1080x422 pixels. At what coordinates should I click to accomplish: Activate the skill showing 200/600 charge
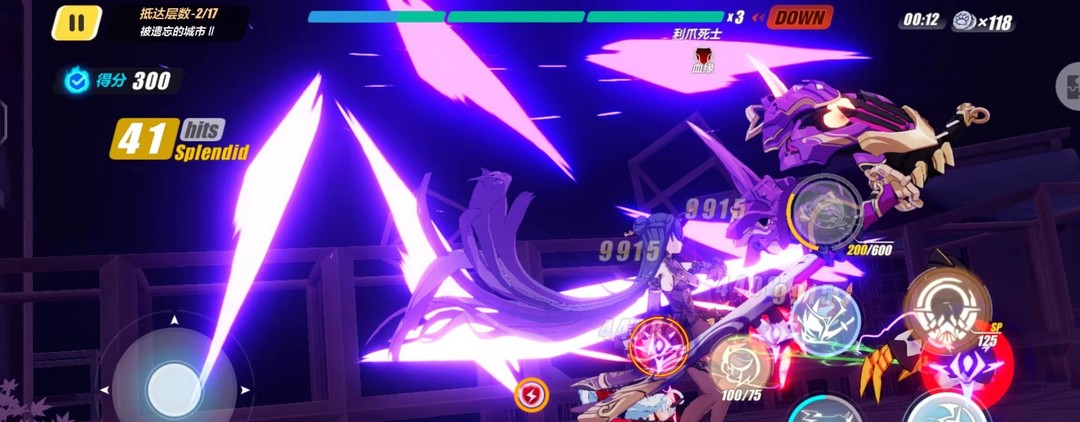[825, 213]
